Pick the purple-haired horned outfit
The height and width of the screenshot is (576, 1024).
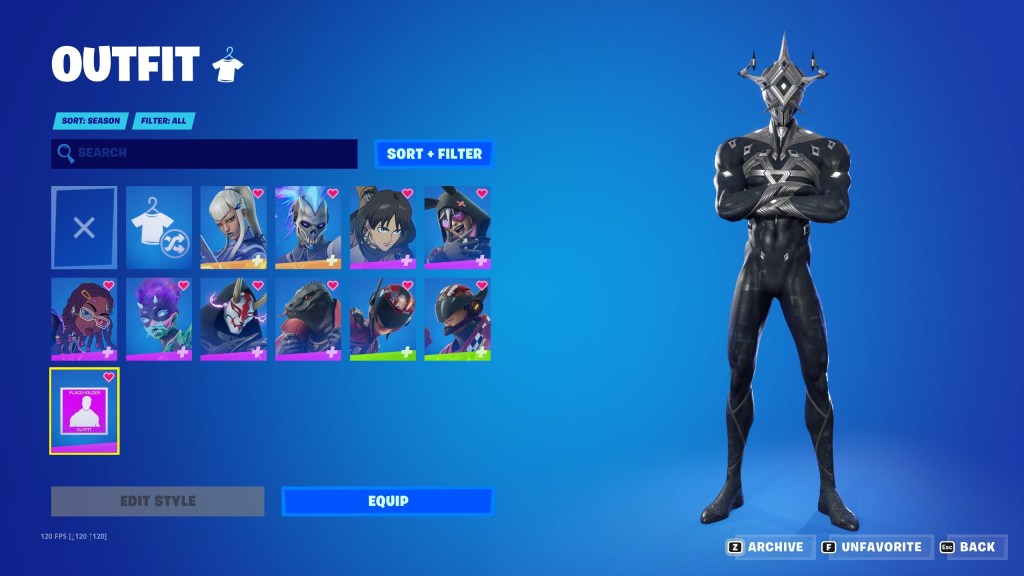point(159,319)
